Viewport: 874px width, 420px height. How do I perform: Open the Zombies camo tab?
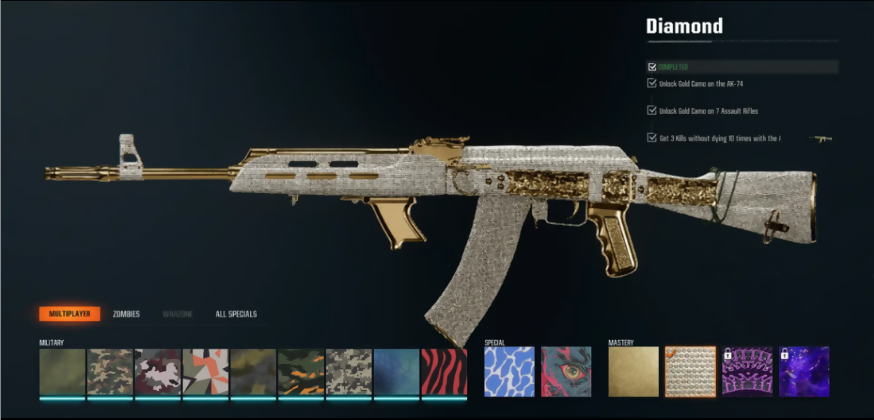(126, 314)
